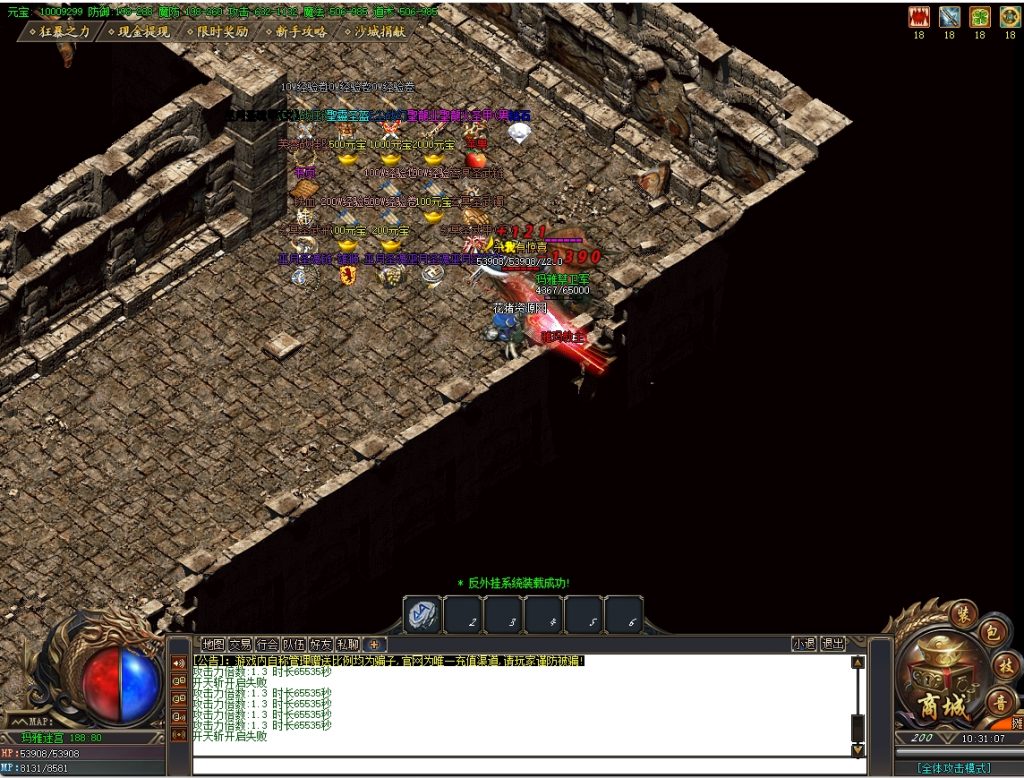Open the 好友 friends tab
Screen dimensions: 1024x778
tap(321, 644)
